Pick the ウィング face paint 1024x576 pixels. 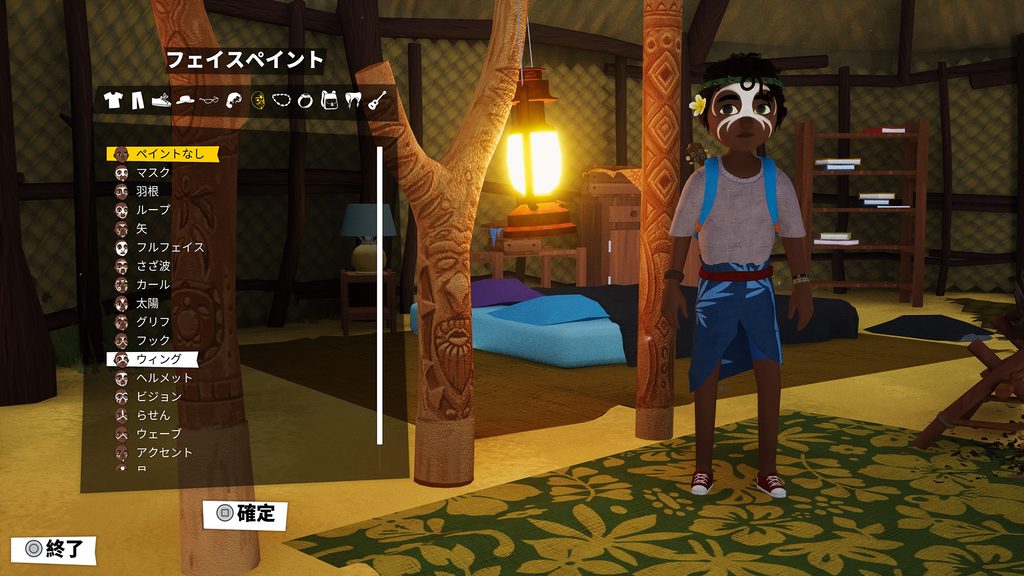pos(158,359)
